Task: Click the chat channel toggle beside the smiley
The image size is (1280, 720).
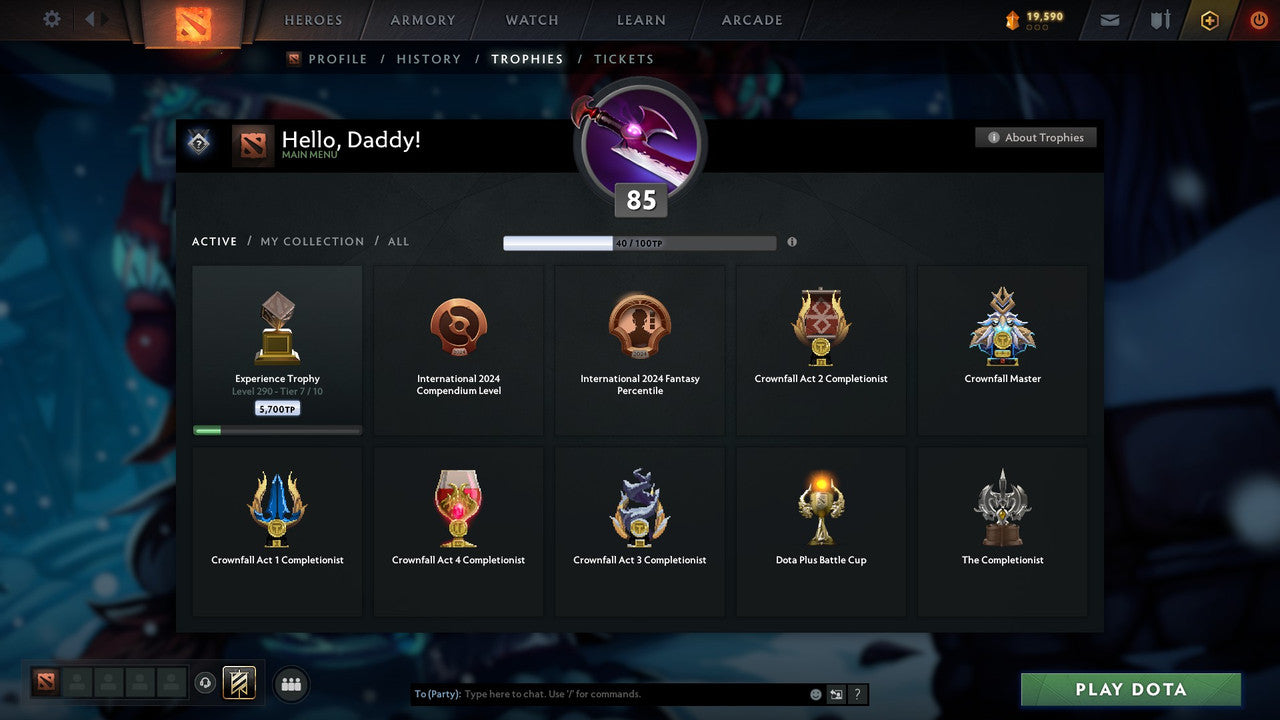Action: 834,693
